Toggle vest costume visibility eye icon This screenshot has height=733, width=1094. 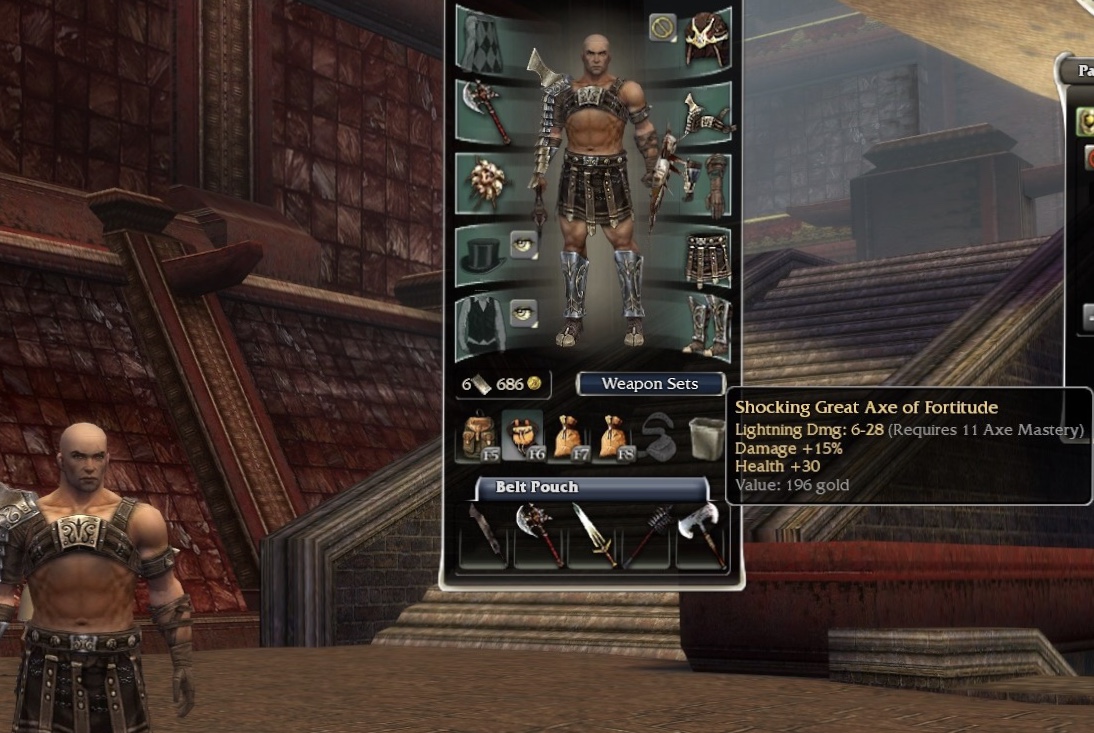pyautogui.click(x=523, y=312)
